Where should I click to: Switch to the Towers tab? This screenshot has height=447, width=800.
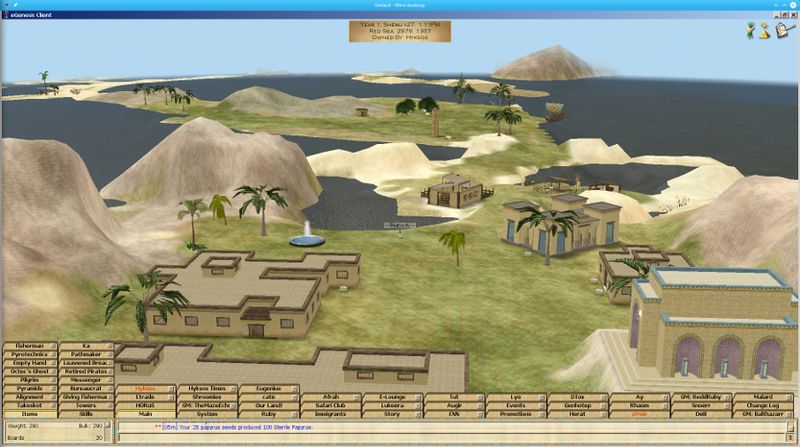click(87, 404)
